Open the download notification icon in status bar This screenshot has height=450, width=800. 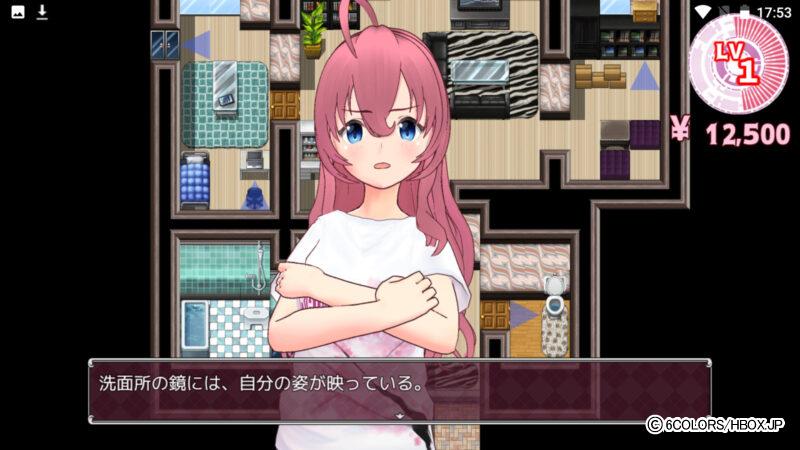(x=42, y=12)
